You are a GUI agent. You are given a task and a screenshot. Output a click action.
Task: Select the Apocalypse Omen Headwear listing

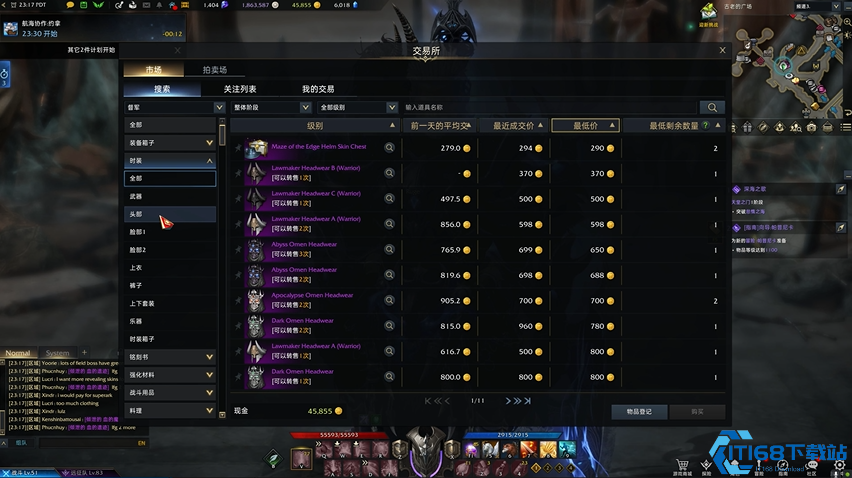(312, 296)
